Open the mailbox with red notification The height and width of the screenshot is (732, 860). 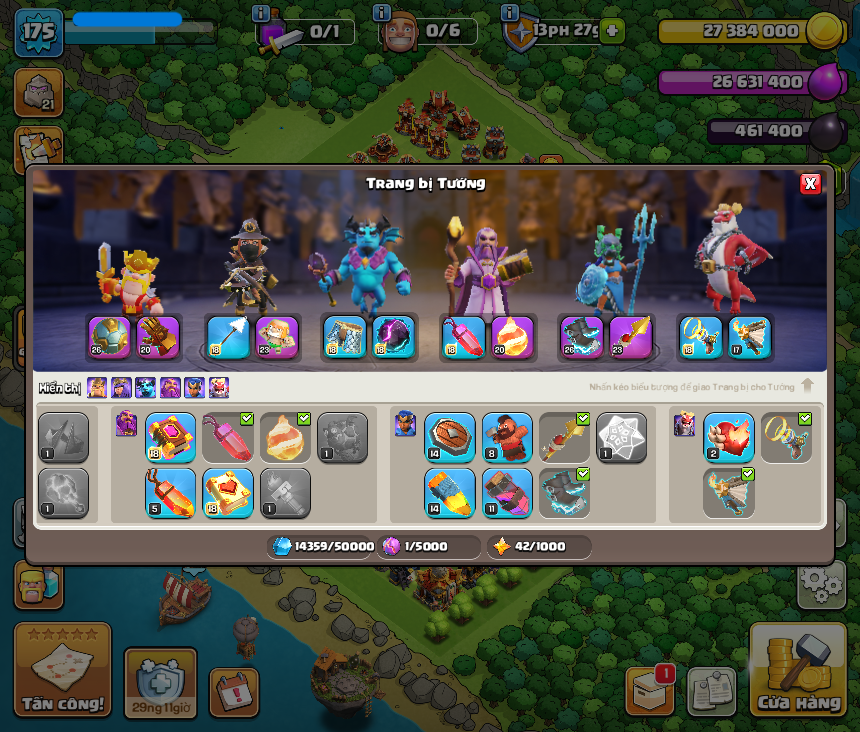tap(649, 690)
